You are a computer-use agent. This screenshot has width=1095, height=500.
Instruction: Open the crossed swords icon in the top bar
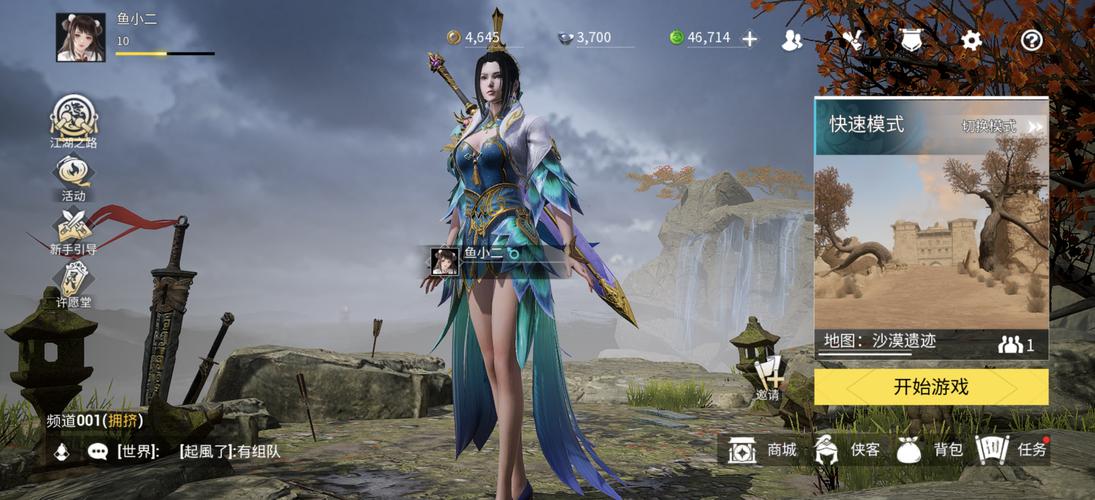tap(852, 40)
